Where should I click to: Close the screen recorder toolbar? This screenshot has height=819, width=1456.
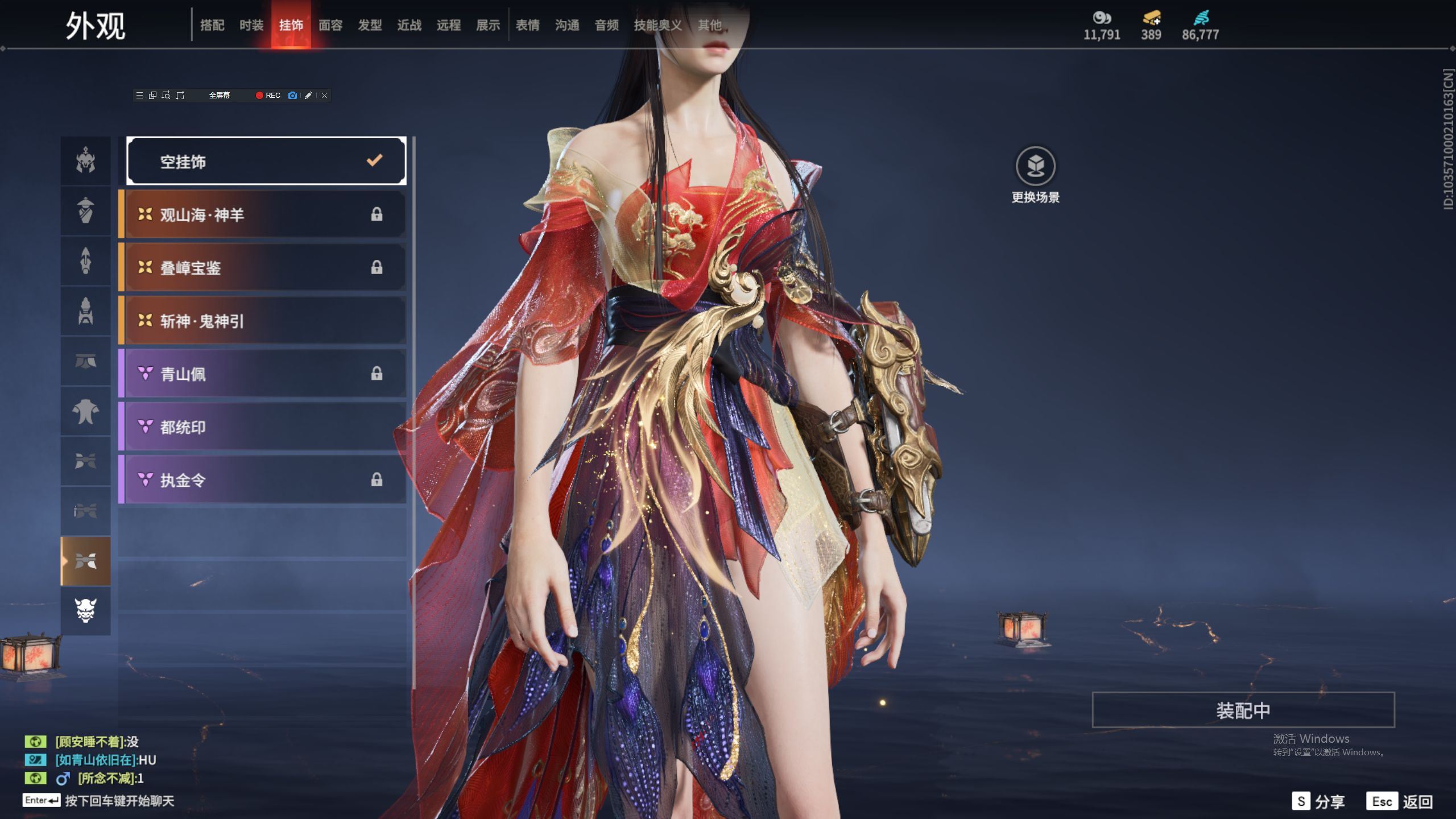(325, 96)
